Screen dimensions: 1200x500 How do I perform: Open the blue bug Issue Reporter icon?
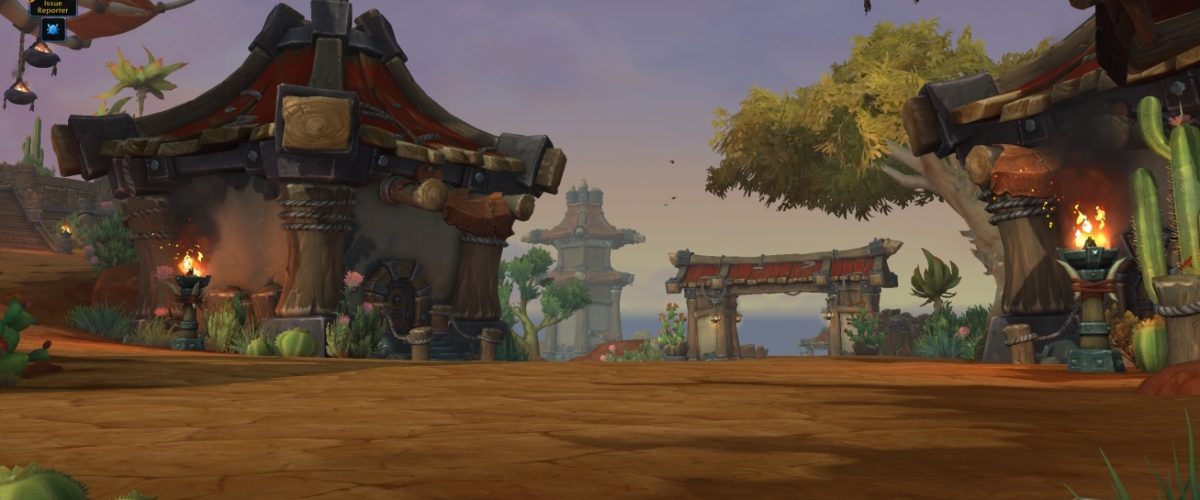[53, 30]
